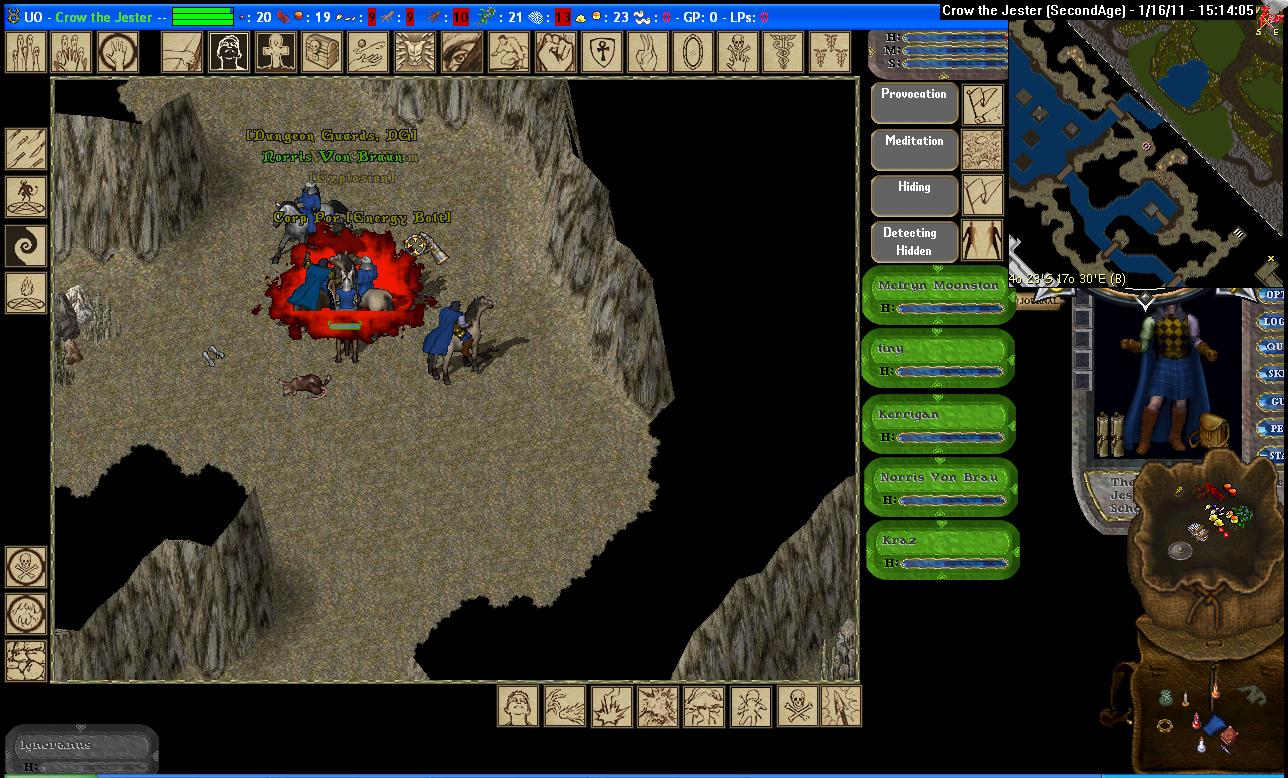Click the open eye icon

[x=461, y=52]
